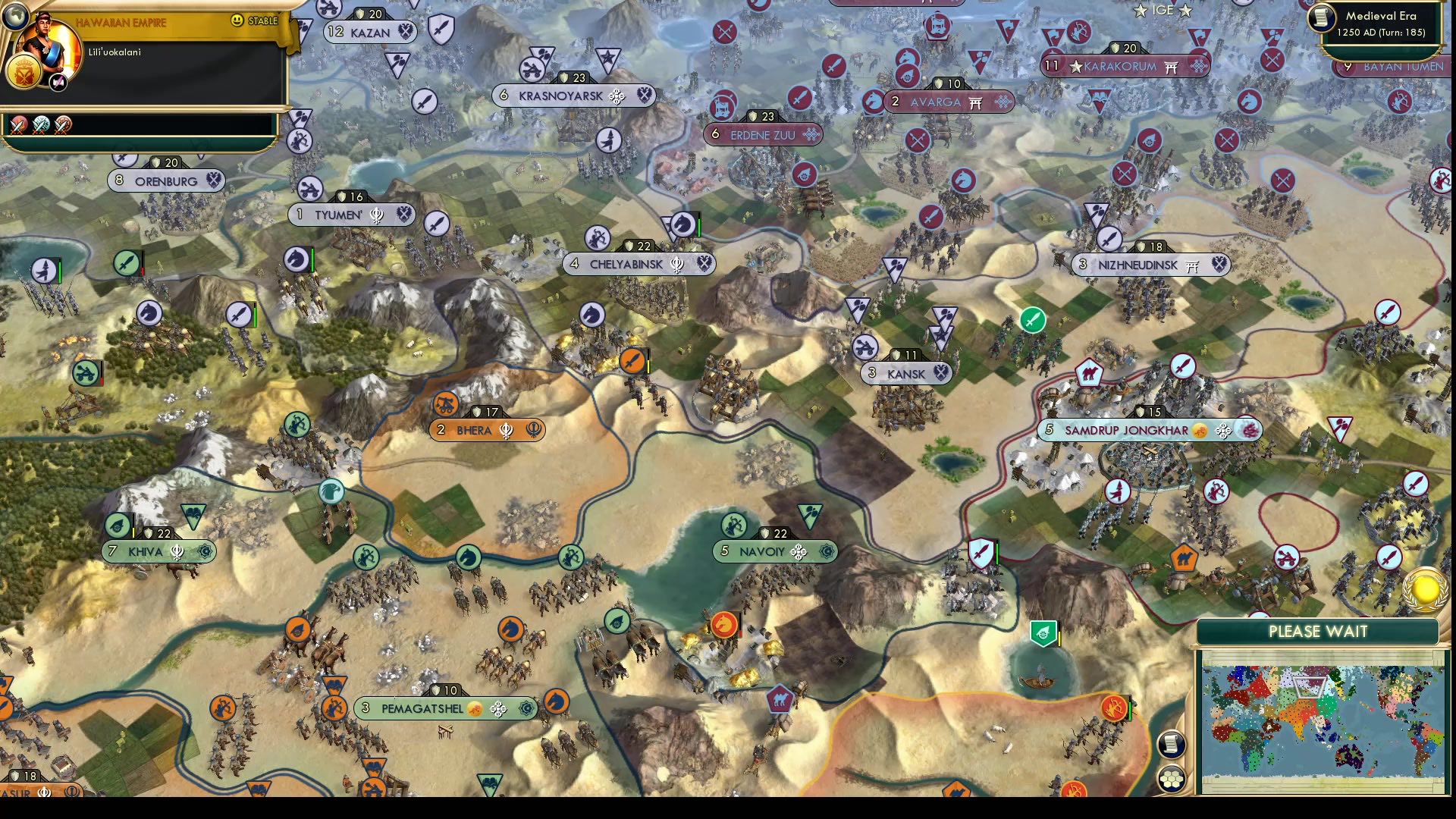Click the pagoda icon on Karakorum's banner

pyautogui.click(x=1172, y=67)
